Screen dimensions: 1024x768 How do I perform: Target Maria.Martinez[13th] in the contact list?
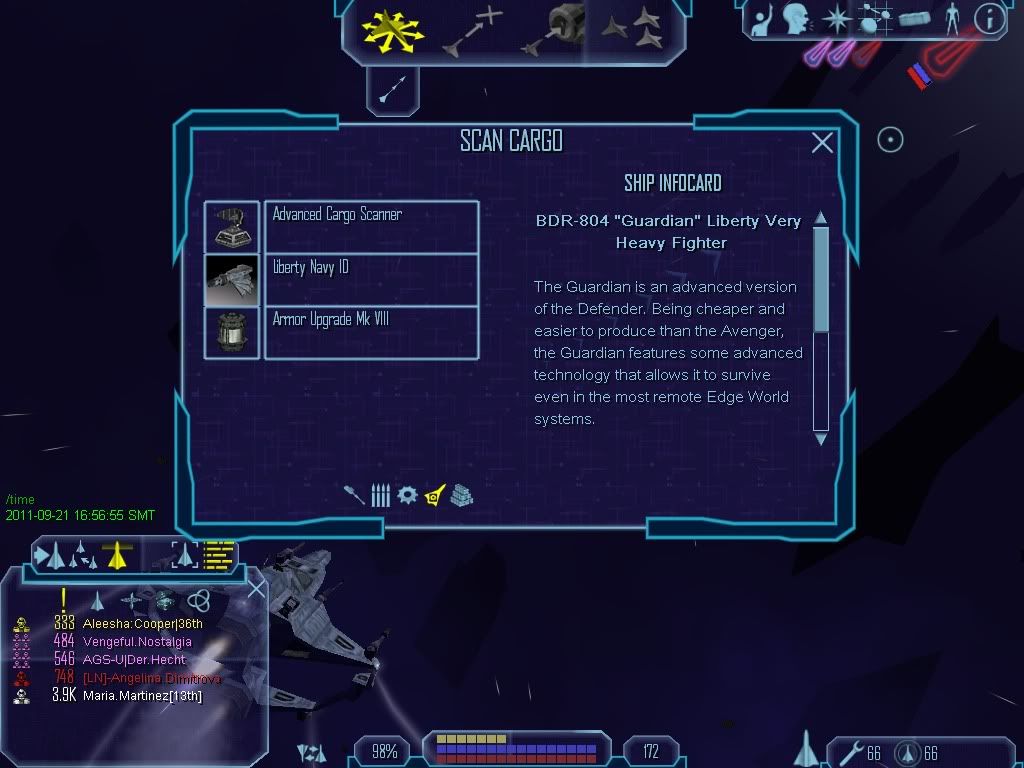pyautogui.click(x=142, y=695)
